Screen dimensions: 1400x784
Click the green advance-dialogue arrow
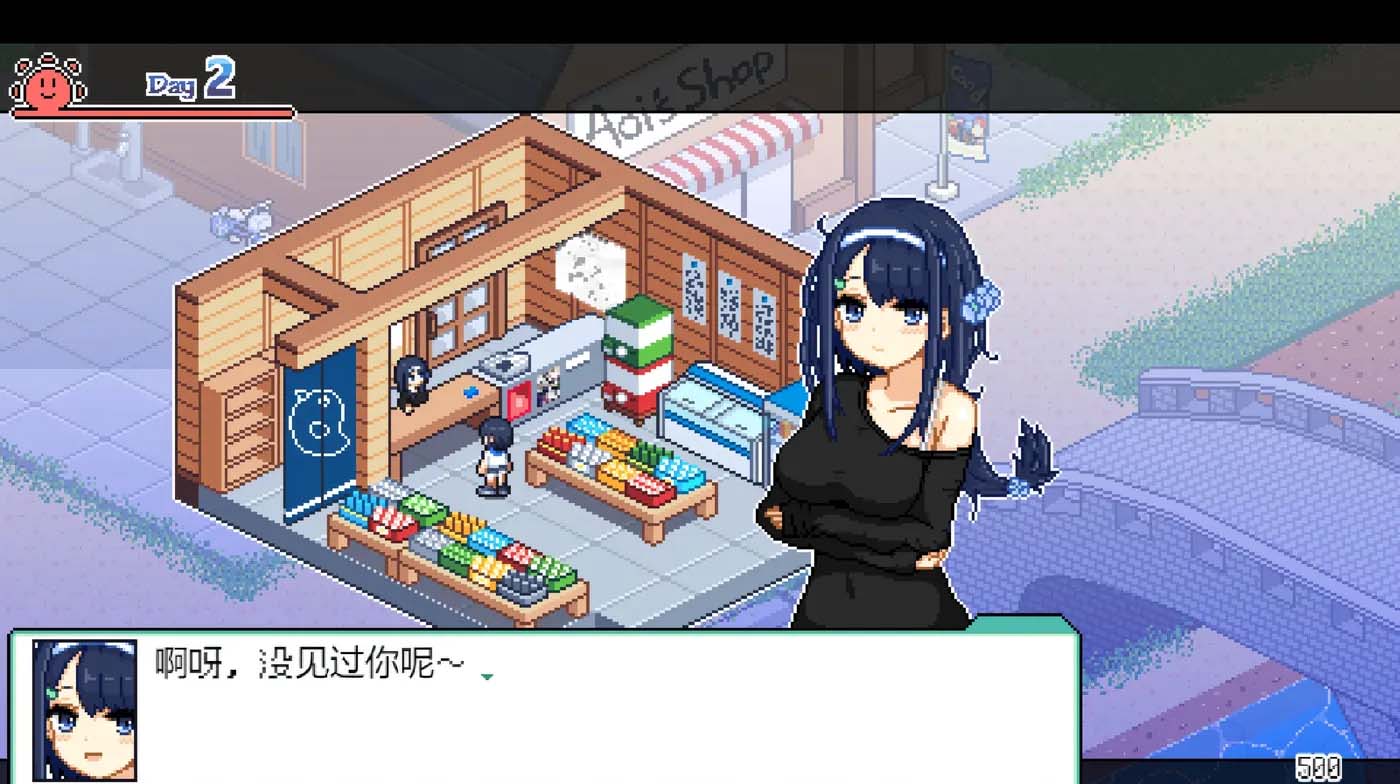tap(486, 675)
